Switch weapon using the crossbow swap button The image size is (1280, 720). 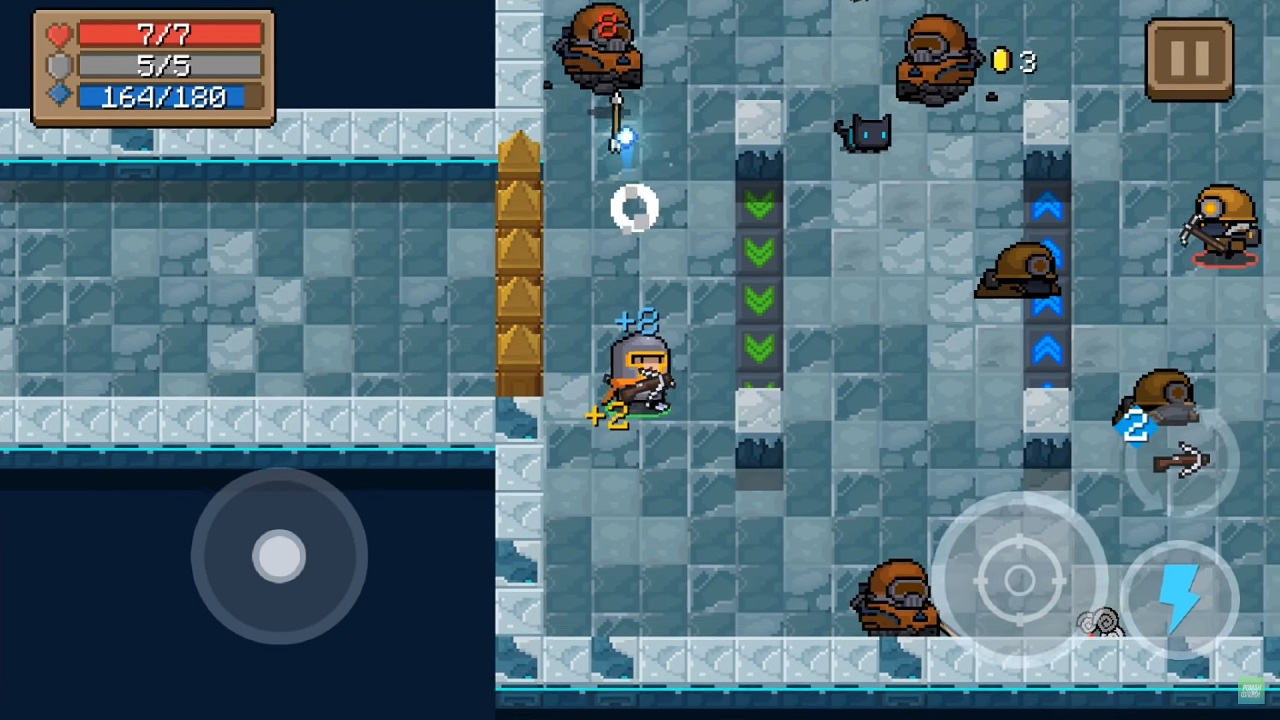[x=1182, y=462]
